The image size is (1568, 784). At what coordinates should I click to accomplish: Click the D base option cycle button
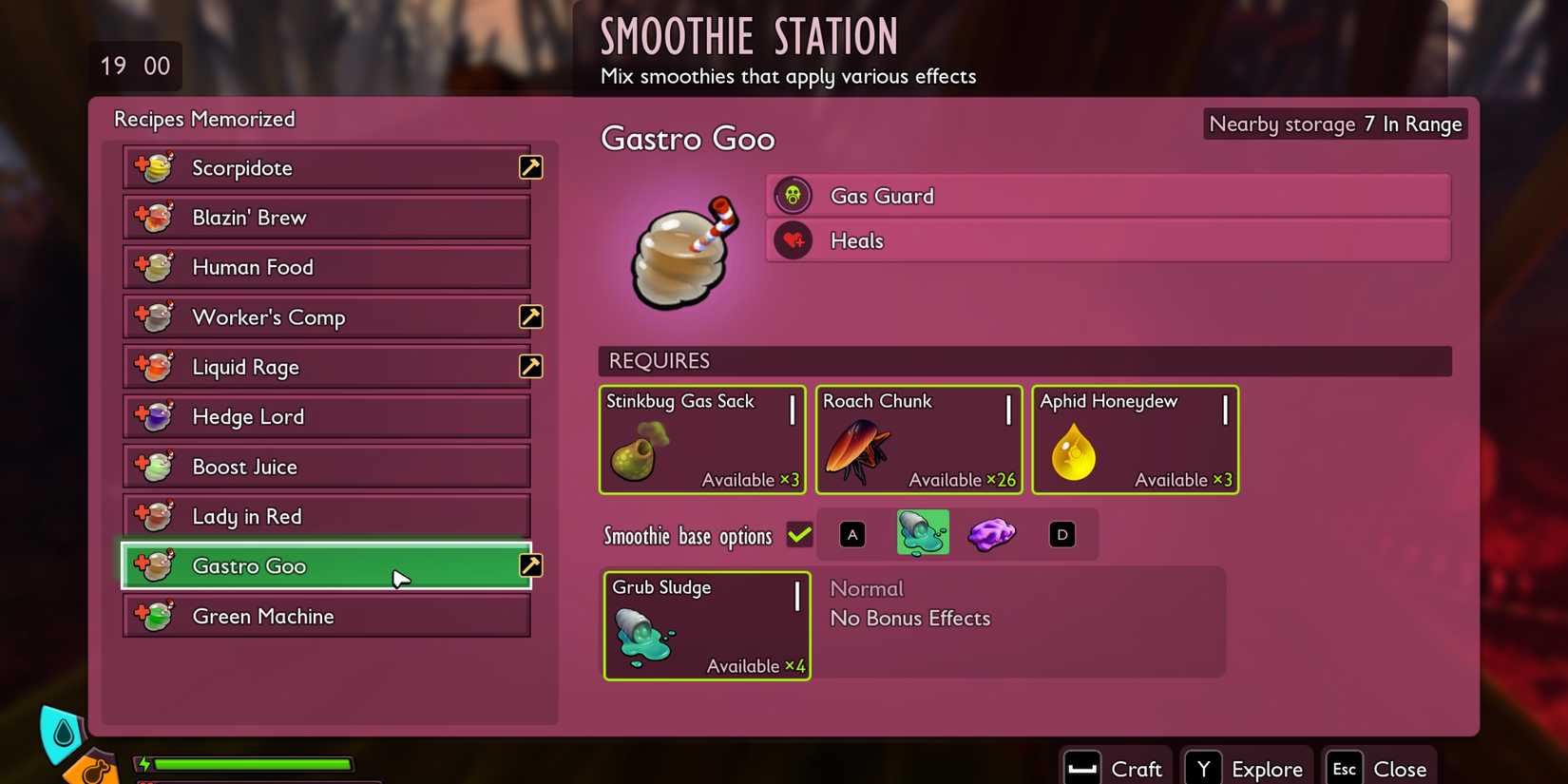(x=1061, y=534)
